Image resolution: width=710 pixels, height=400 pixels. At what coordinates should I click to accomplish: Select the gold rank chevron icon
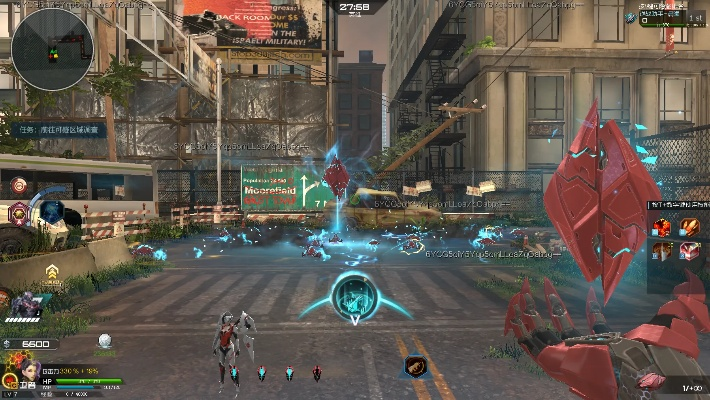52,271
